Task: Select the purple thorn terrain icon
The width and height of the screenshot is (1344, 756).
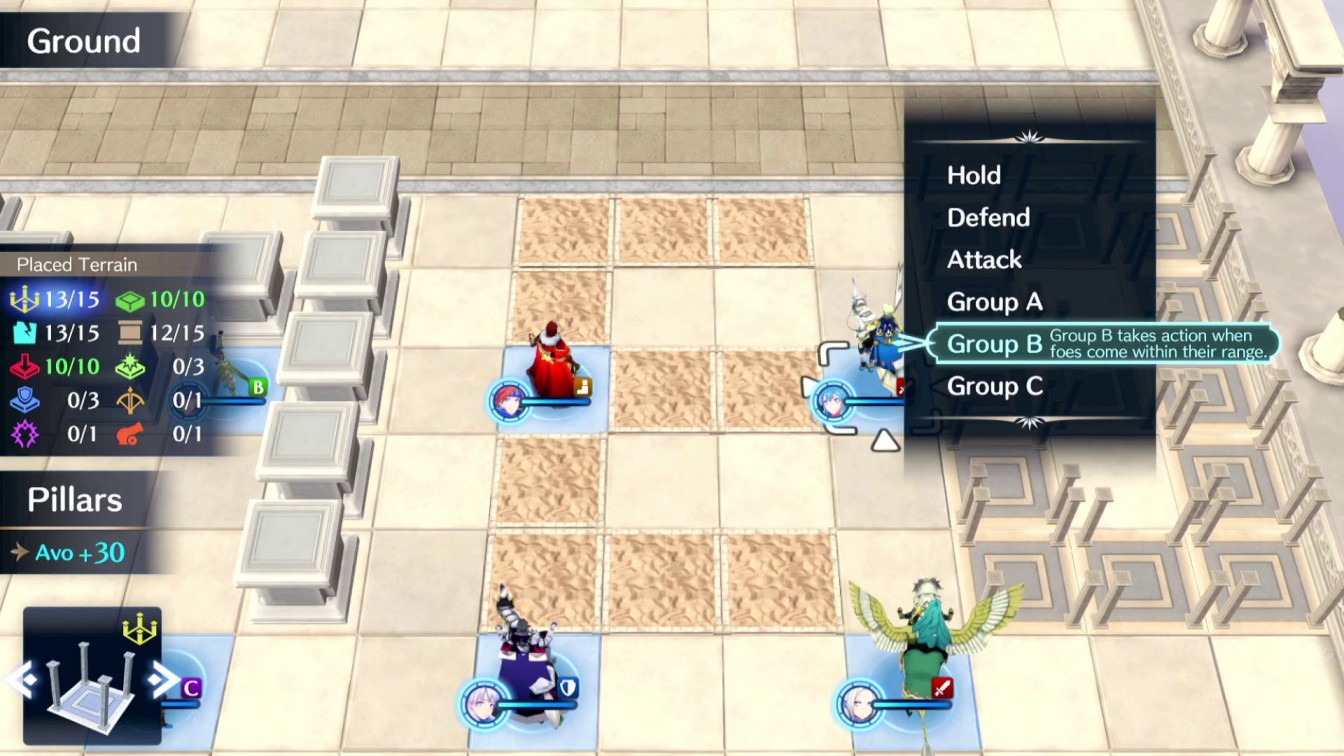Action: pos(22,434)
